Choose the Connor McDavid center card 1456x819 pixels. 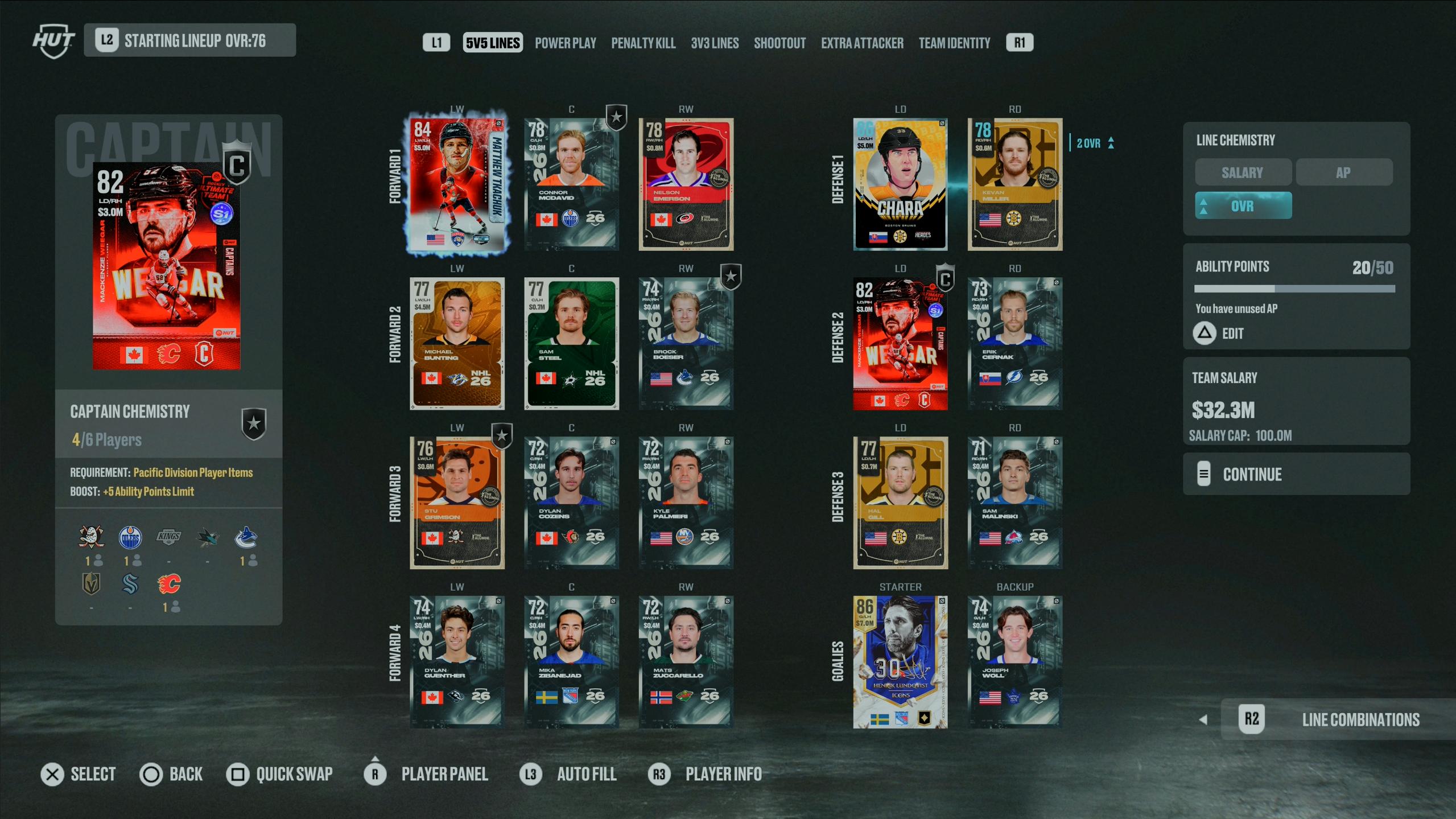[x=571, y=184]
